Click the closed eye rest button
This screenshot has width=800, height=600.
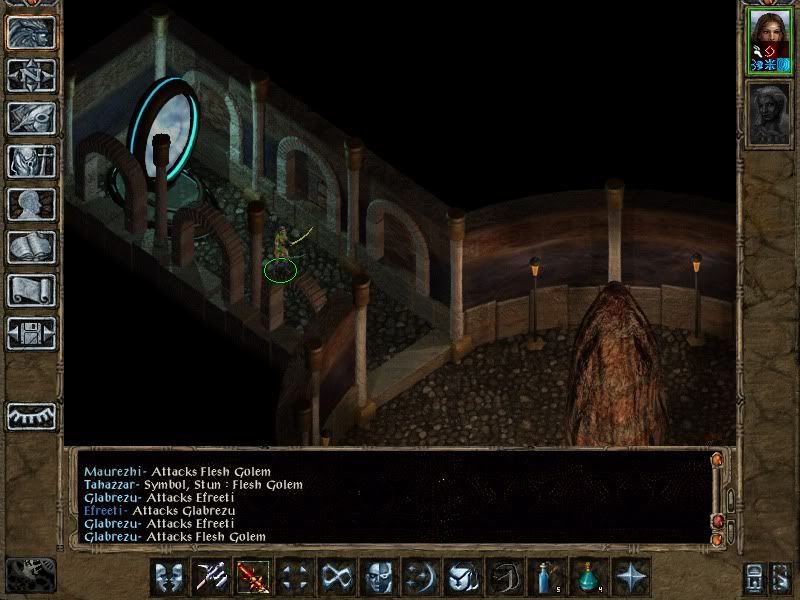pyautogui.click(x=31, y=415)
